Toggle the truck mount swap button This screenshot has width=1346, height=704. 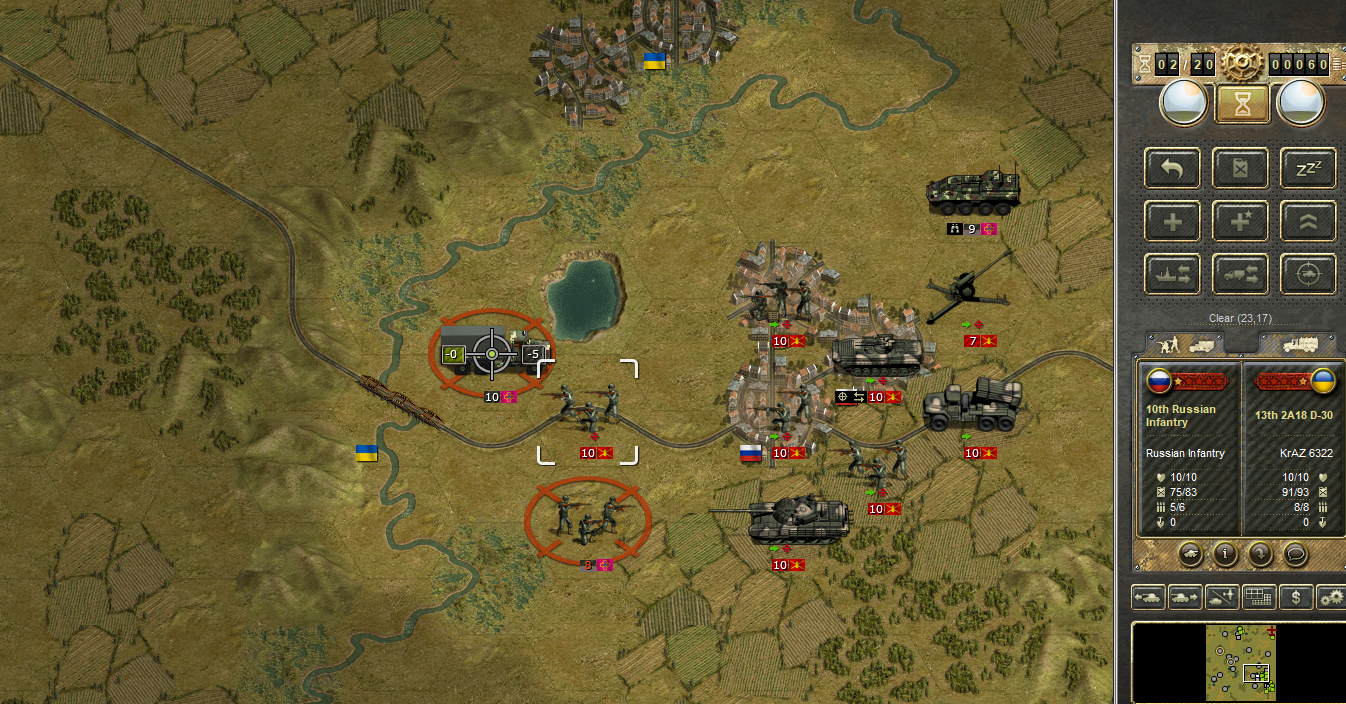pyautogui.click(x=1241, y=274)
